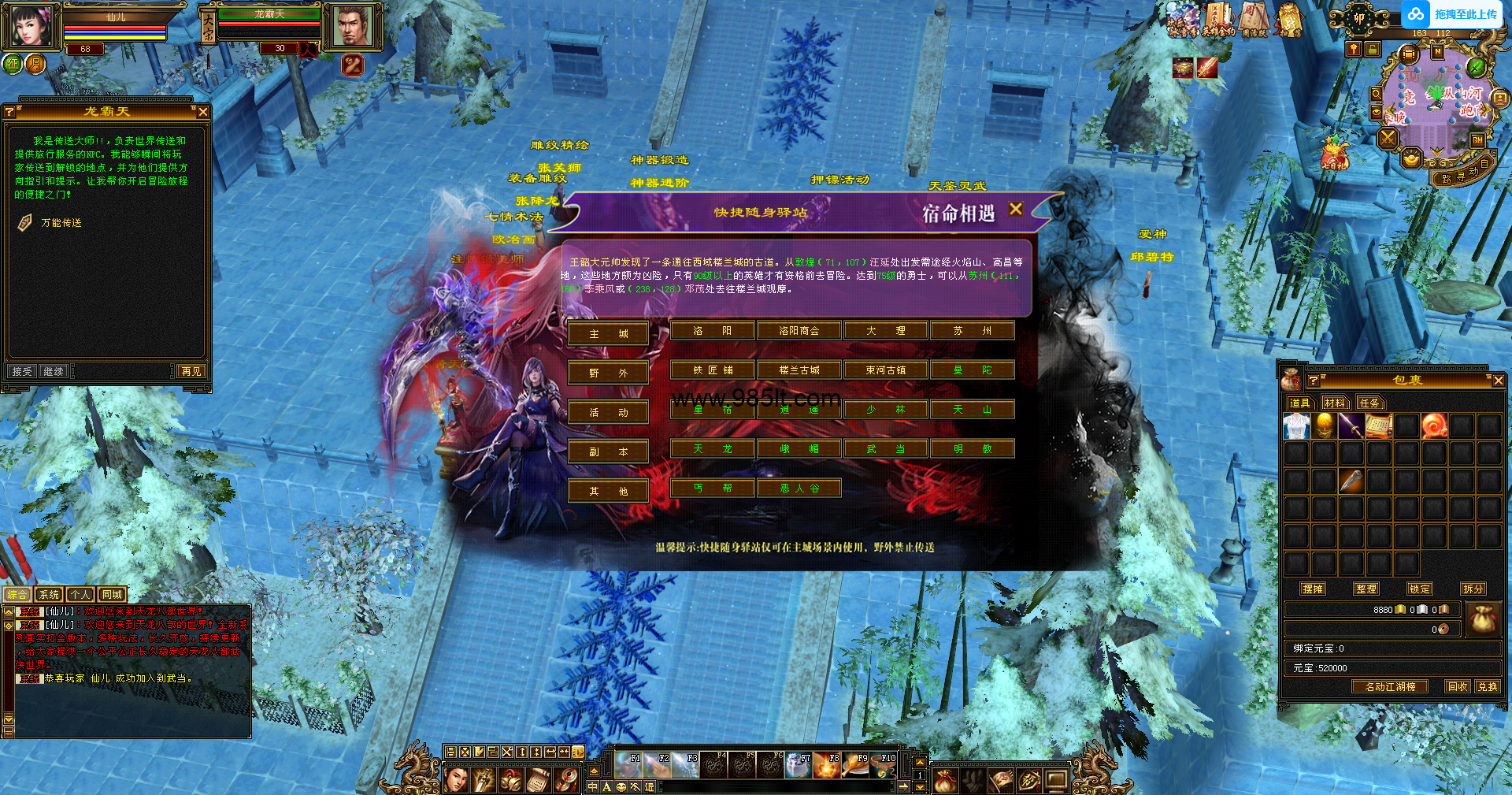The image size is (1512, 795).
Task: Close the 龙霸天 NPC dialog
Action: (x=203, y=112)
